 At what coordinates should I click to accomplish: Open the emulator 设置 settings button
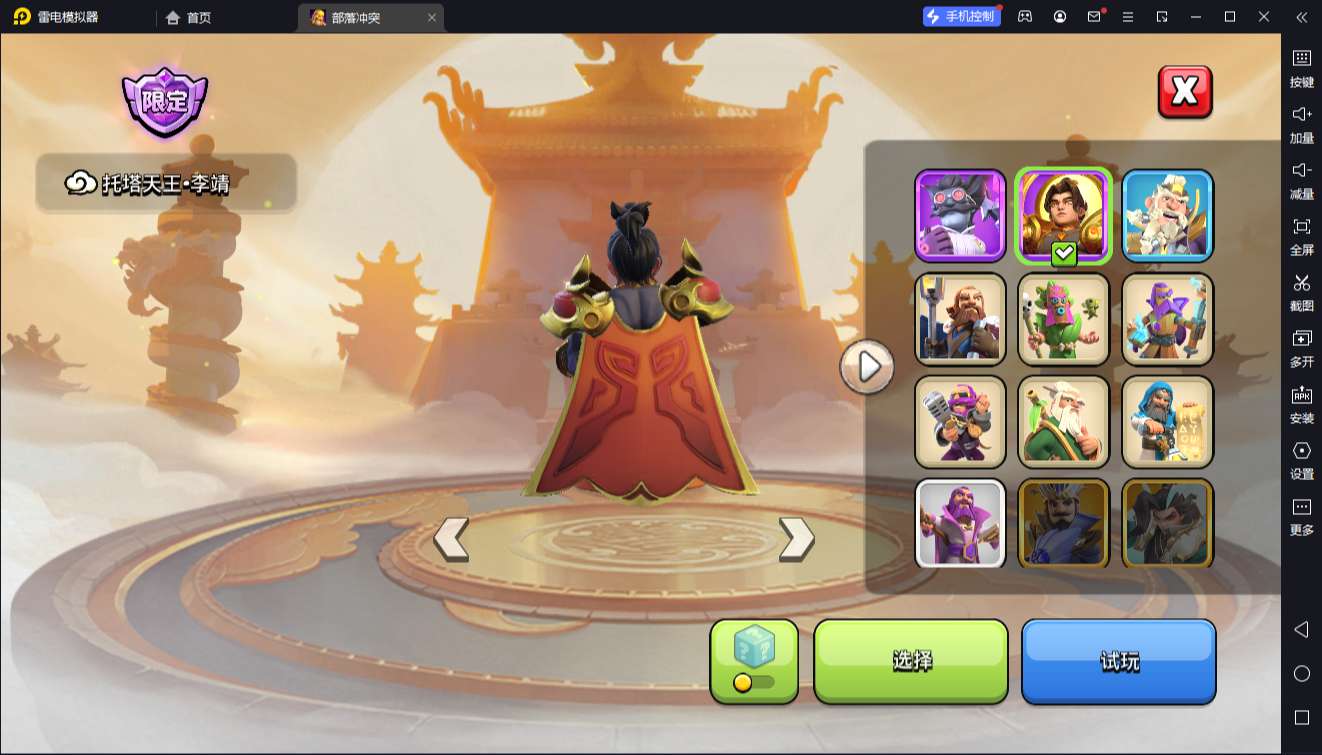[x=1301, y=460]
